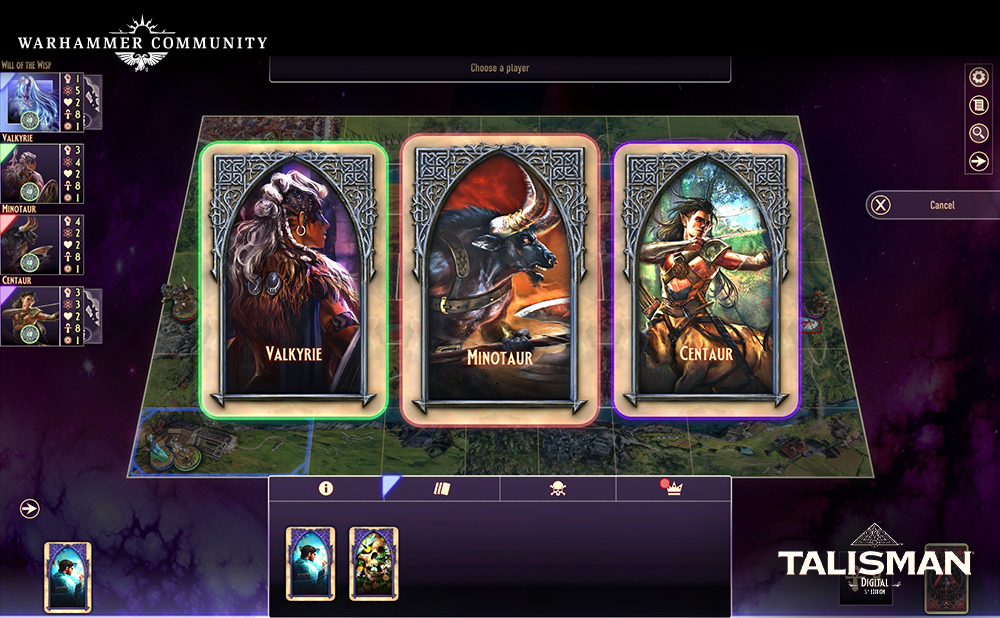Open the gear settings menu
Image resolution: width=1000 pixels, height=618 pixels.
point(979,78)
